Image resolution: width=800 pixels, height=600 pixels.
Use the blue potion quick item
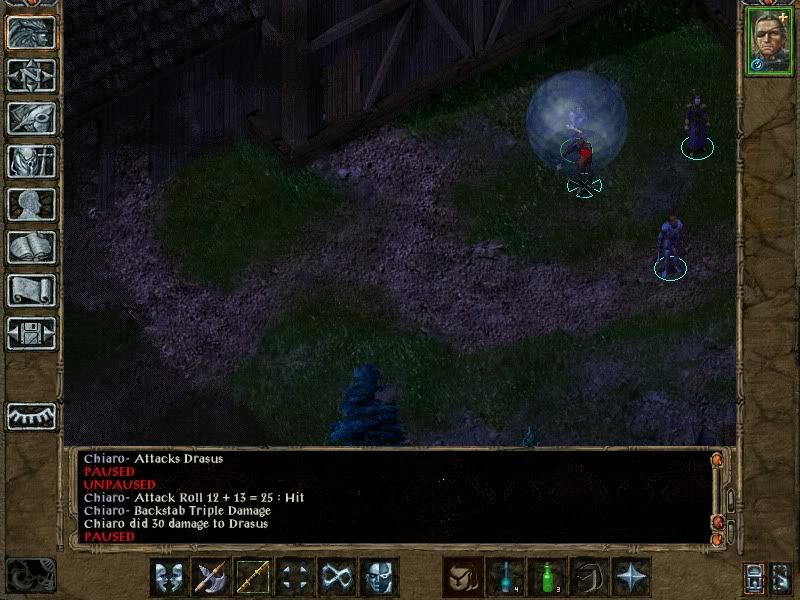505,576
